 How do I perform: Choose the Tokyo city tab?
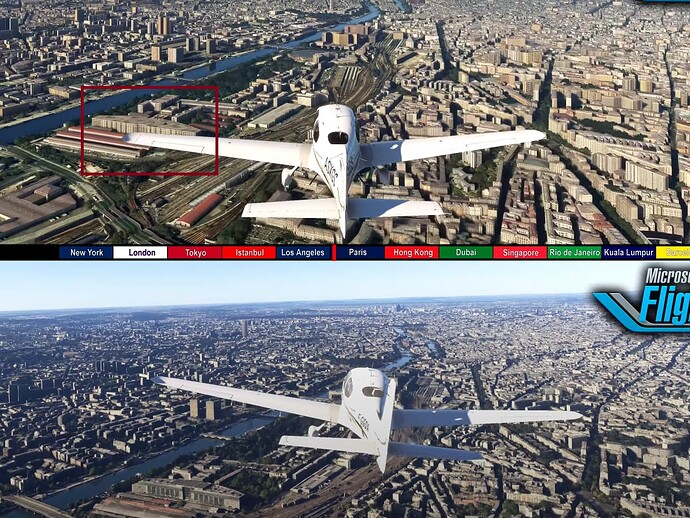tap(195, 253)
